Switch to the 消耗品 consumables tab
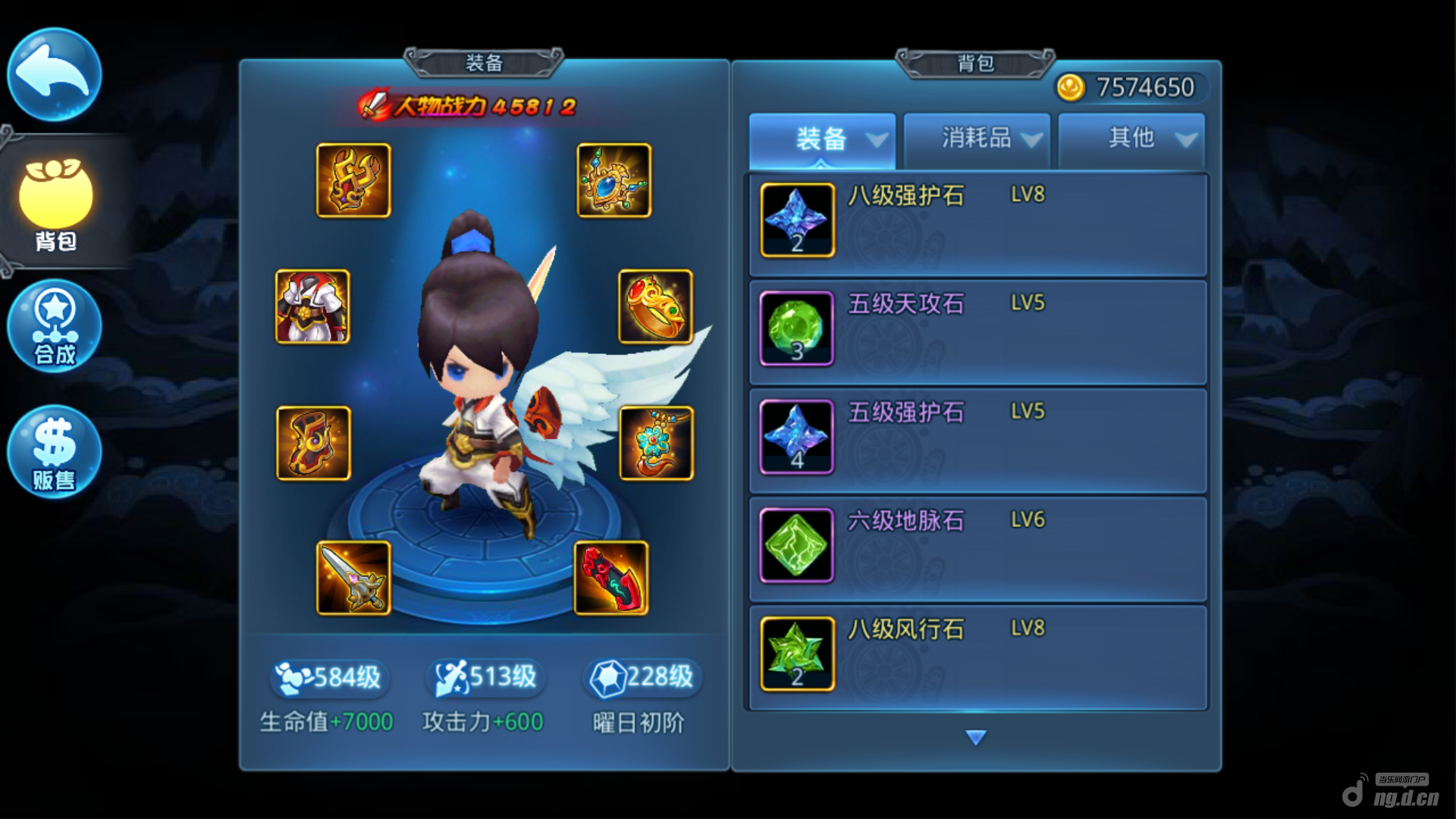Viewport: 1456px width, 819px height. pyautogui.click(x=977, y=140)
